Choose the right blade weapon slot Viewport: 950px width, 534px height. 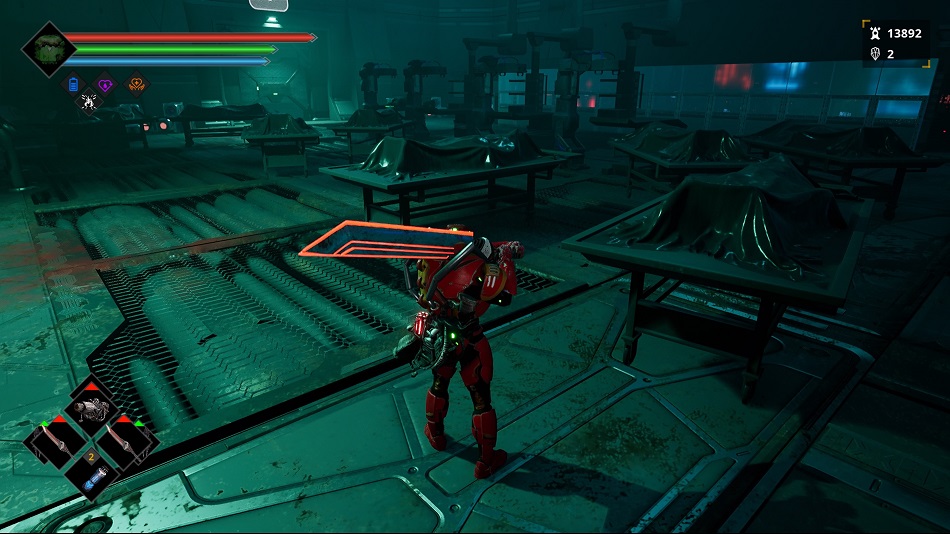pyautogui.click(x=127, y=441)
